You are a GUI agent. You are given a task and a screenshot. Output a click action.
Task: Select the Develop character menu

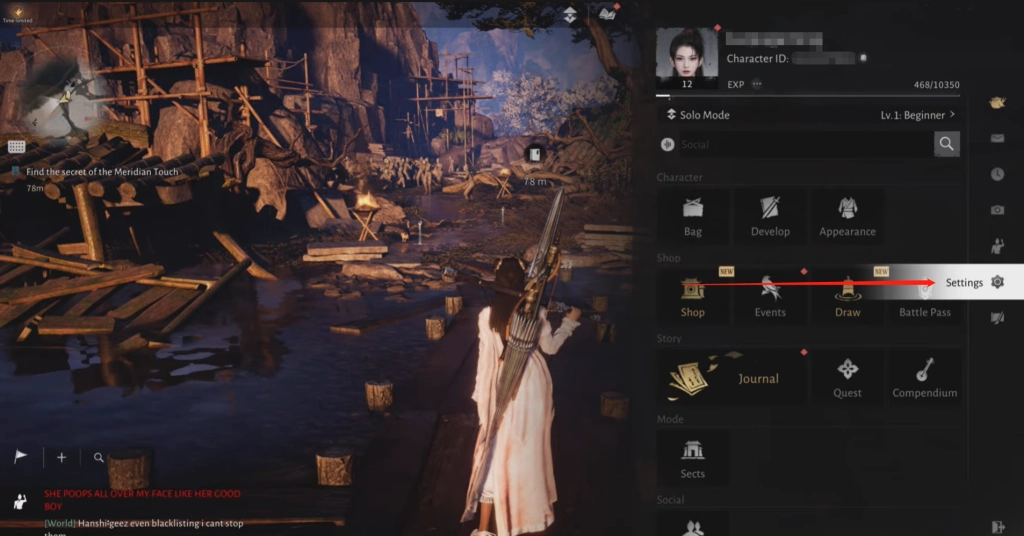point(770,216)
